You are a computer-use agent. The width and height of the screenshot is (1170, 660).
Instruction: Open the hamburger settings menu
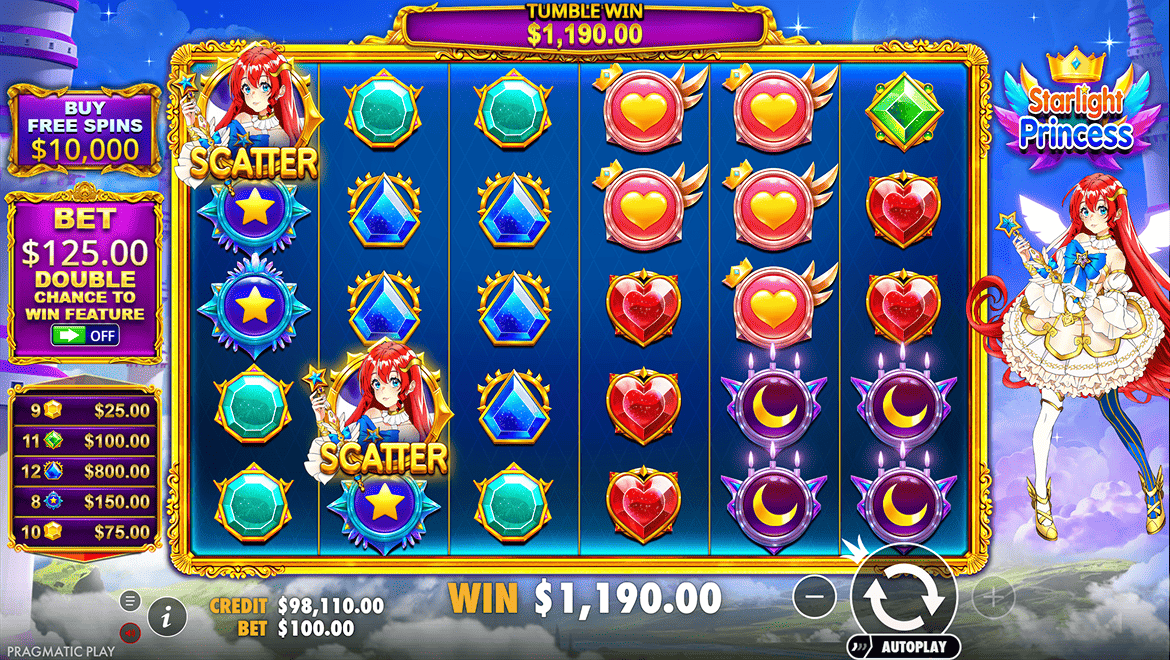129,601
